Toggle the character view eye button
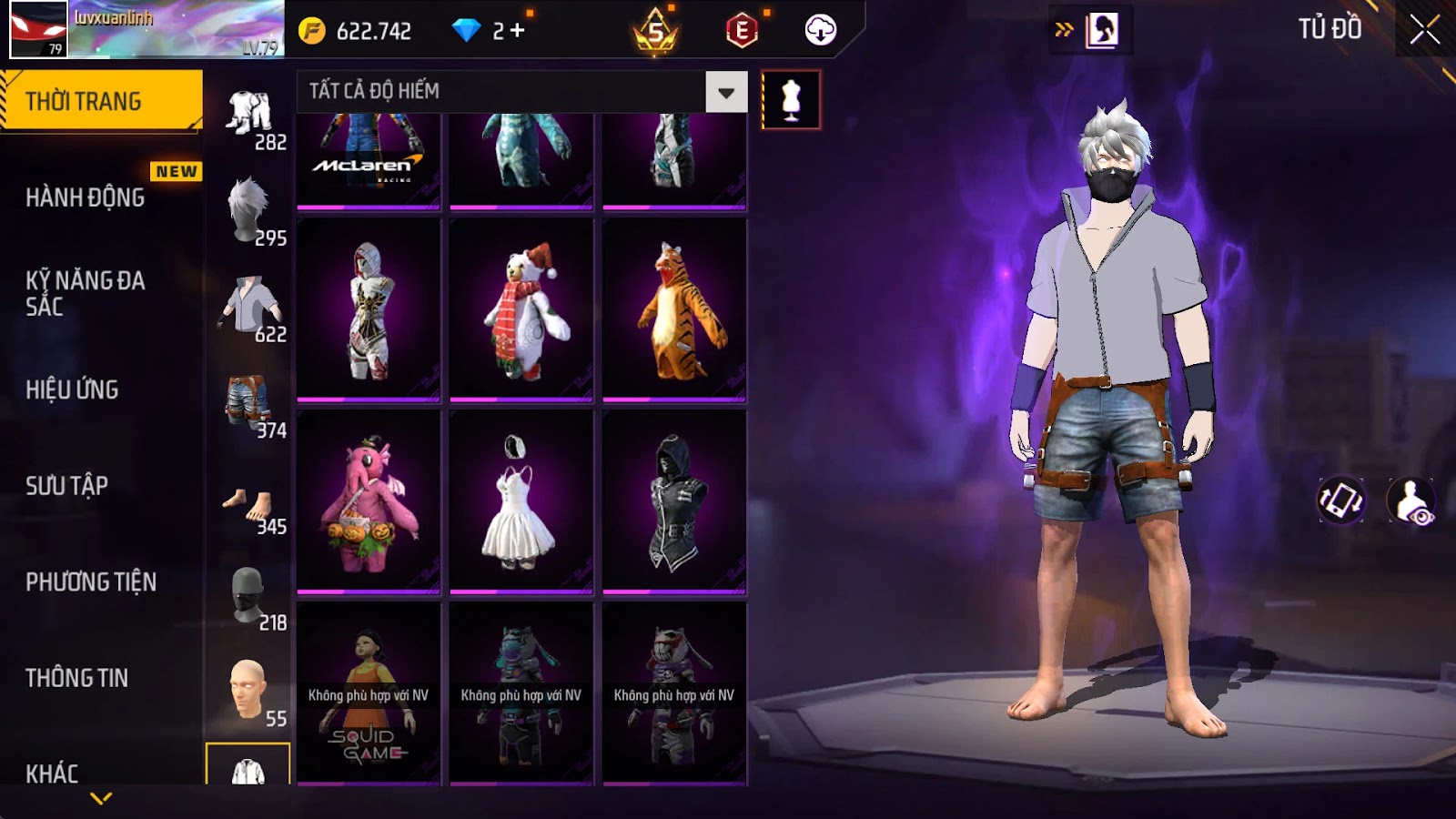 coord(1410,500)
